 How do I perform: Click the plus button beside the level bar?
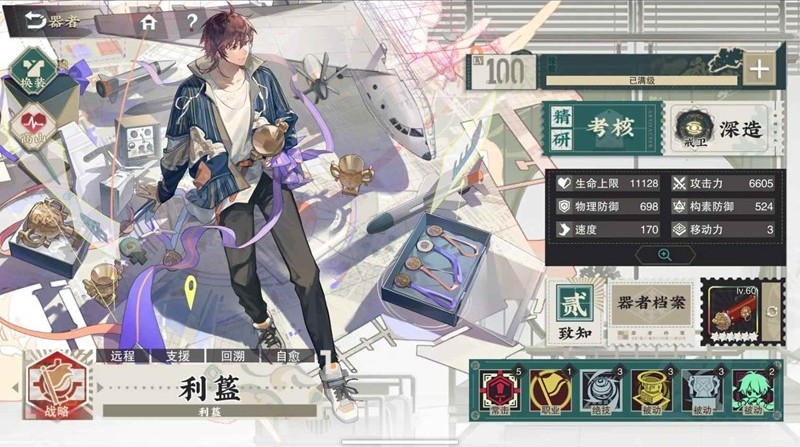[x=759, y=69]
